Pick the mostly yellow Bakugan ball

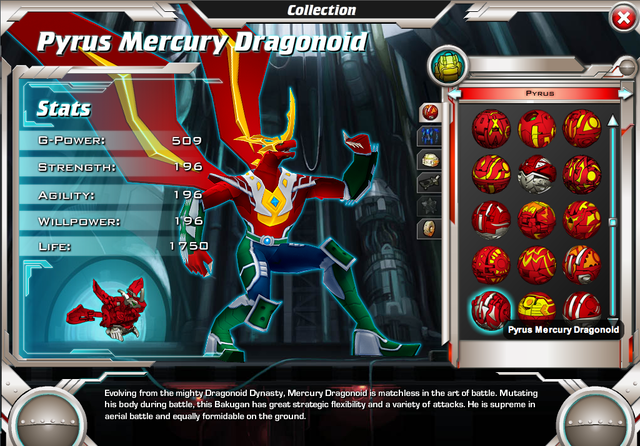tap(538, 305)
